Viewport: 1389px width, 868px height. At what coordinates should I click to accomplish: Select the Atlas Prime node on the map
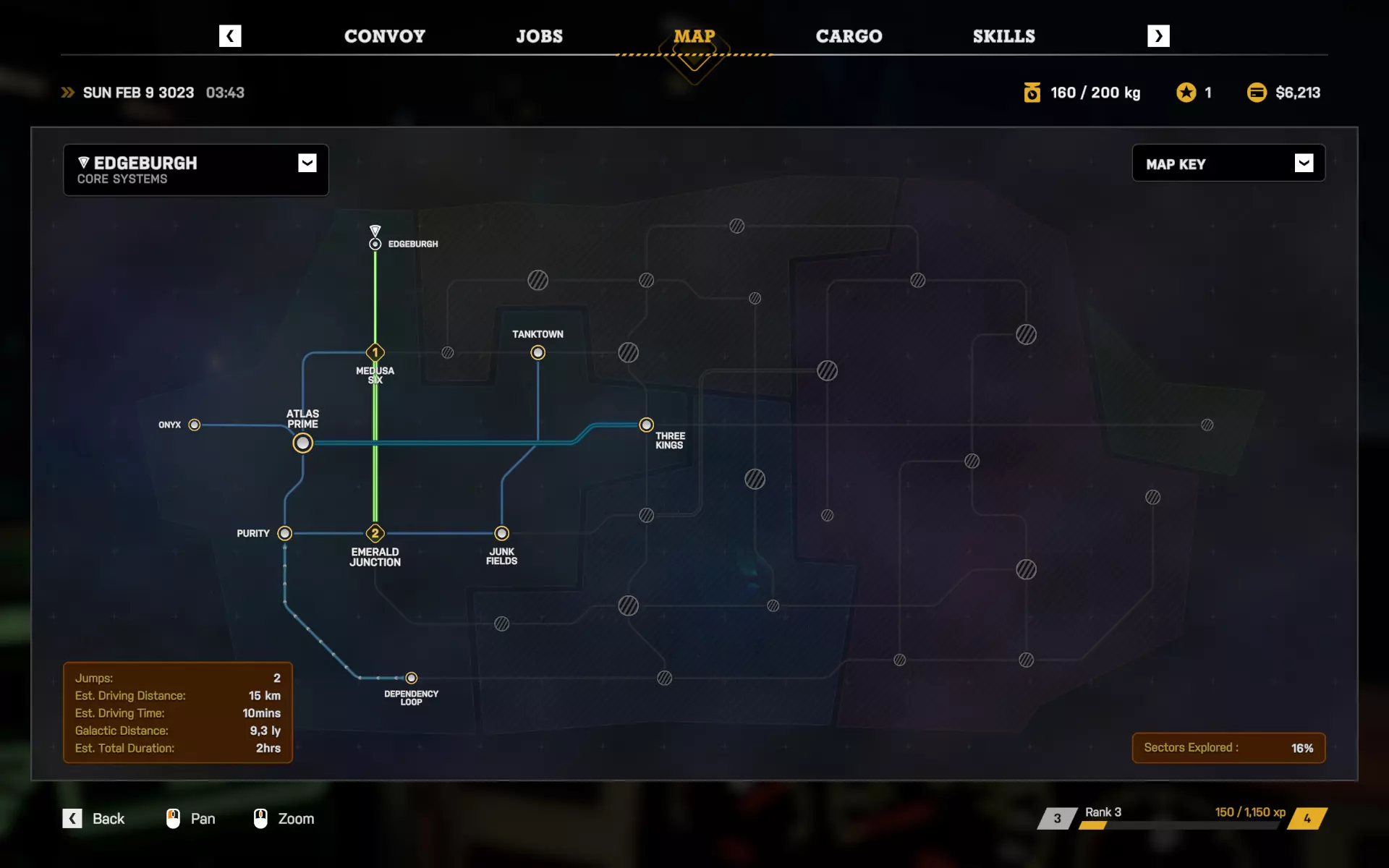click(x=302, y=443)
